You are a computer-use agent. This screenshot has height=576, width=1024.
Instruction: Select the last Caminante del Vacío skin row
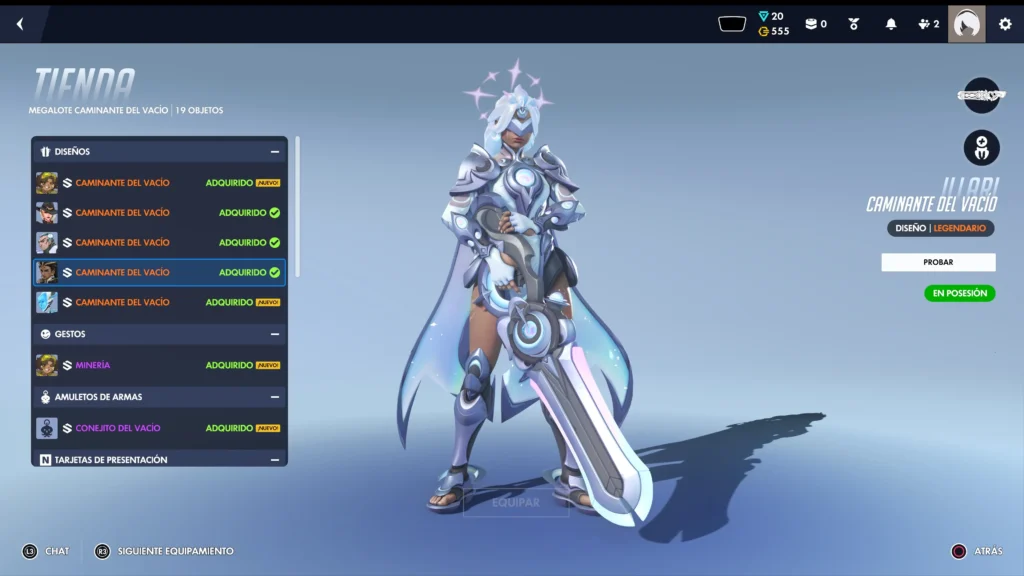pos(159,302)
